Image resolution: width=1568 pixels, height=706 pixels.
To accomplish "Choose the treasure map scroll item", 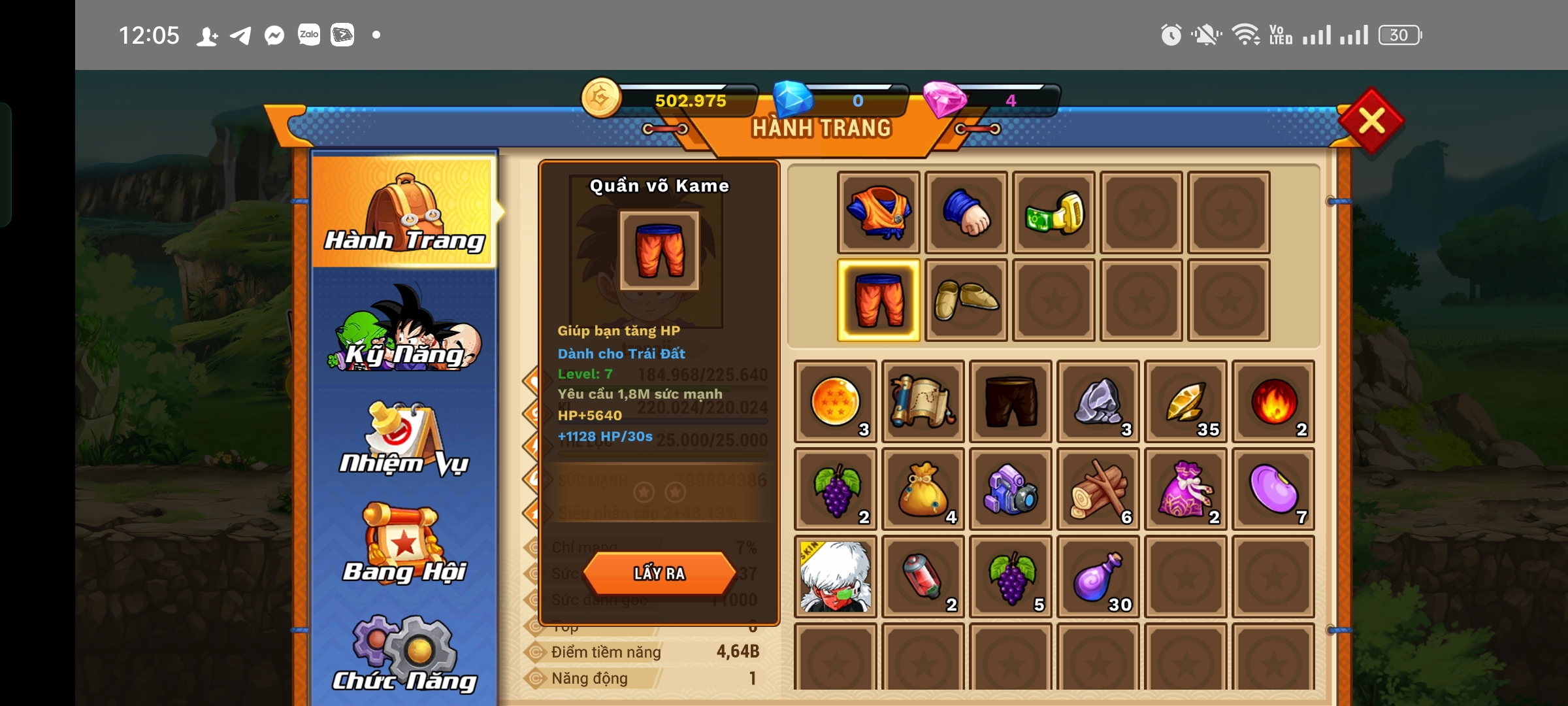I will tap(923, 401).
